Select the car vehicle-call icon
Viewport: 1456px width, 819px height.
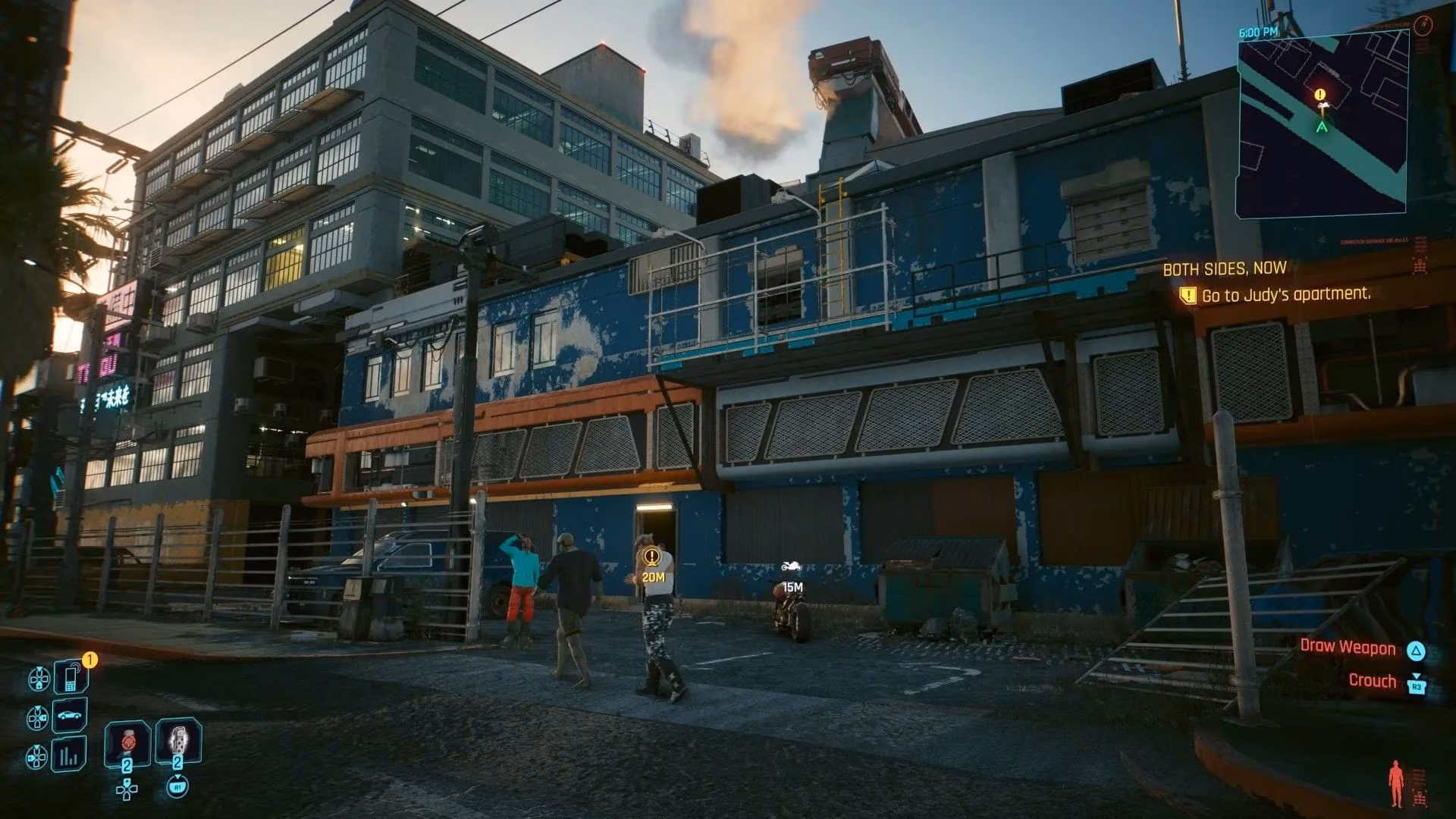click(x=70, y=716)
